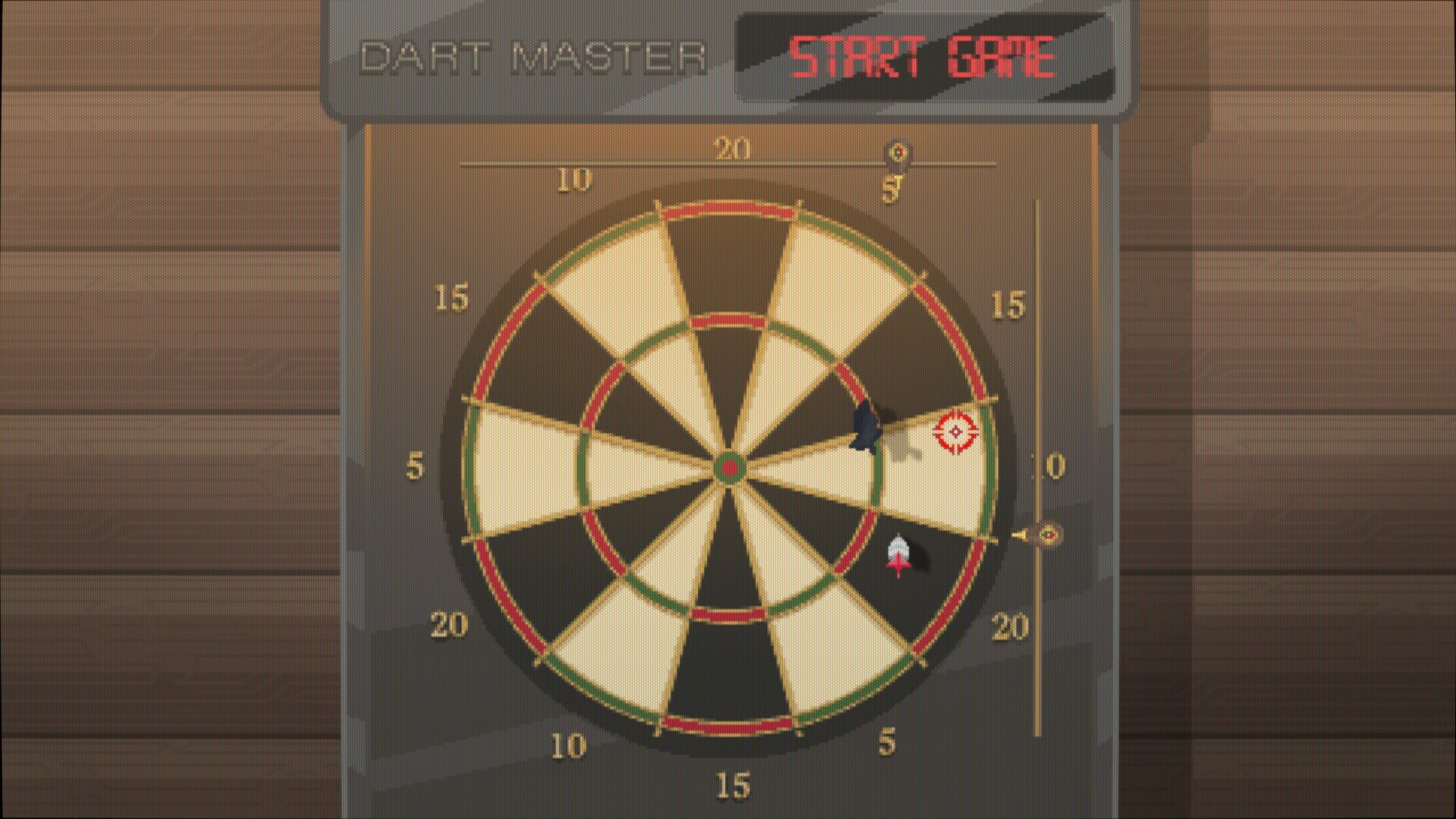Click the dart marker above the horizontal aiming bar
Image resolution: width=1456 pixels, height=819 pixels.
pyautogui.click(x=898, y=152)
